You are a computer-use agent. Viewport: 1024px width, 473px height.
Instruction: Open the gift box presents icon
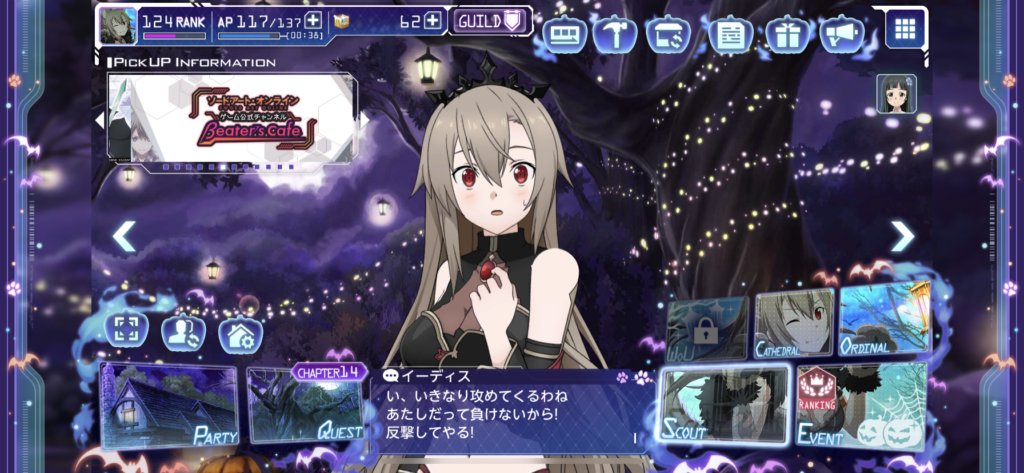click(x=788, y=35)
